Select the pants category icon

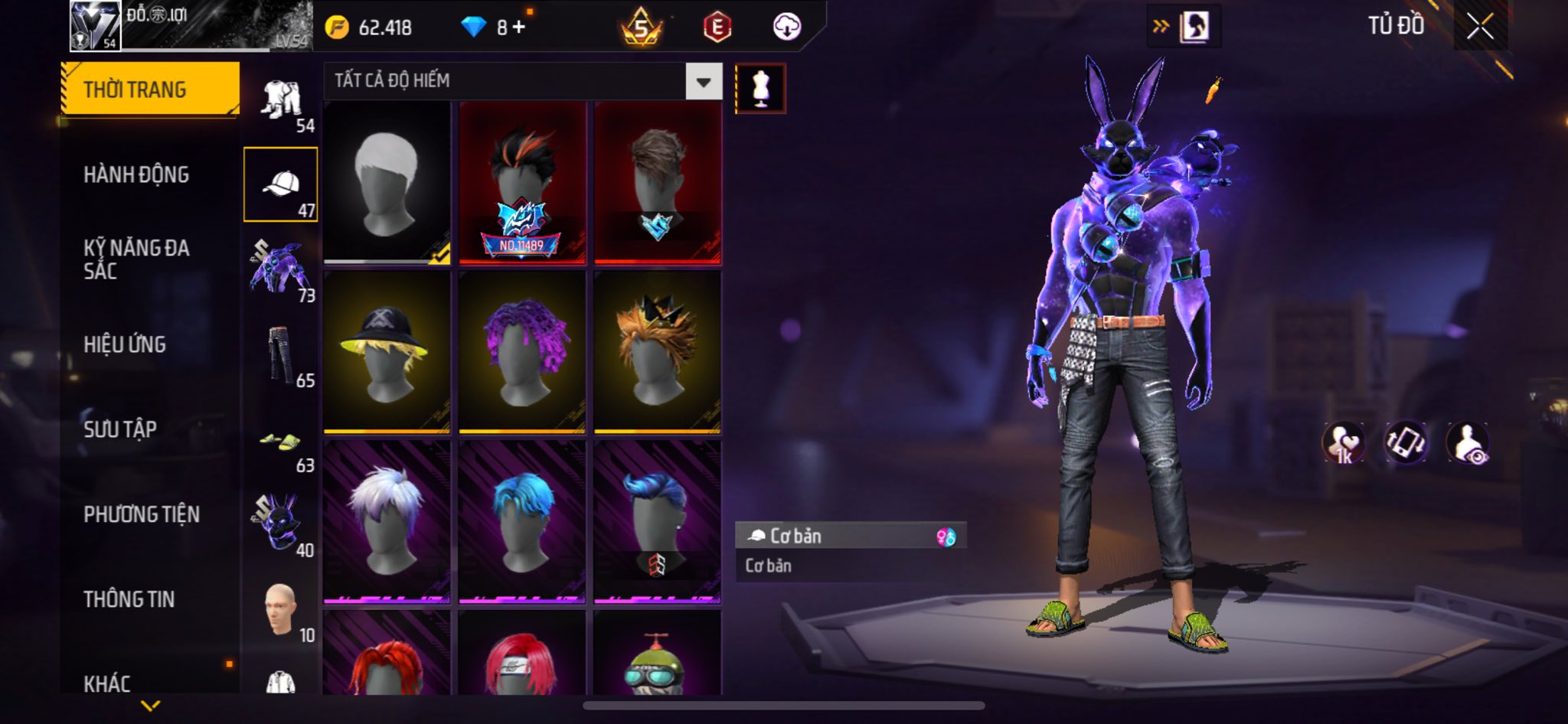(281, 354)
